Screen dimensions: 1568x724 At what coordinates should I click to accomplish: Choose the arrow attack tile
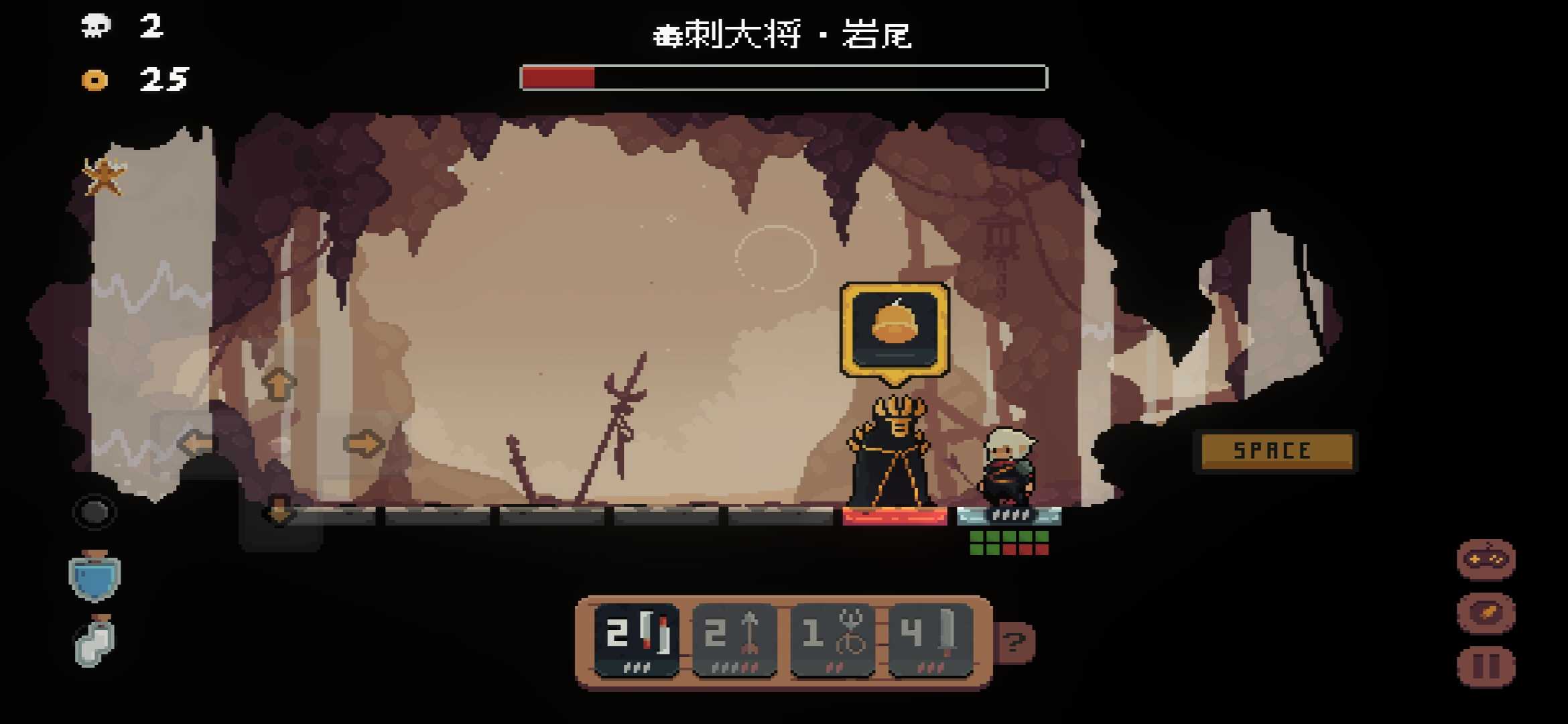tap(734, 640)
